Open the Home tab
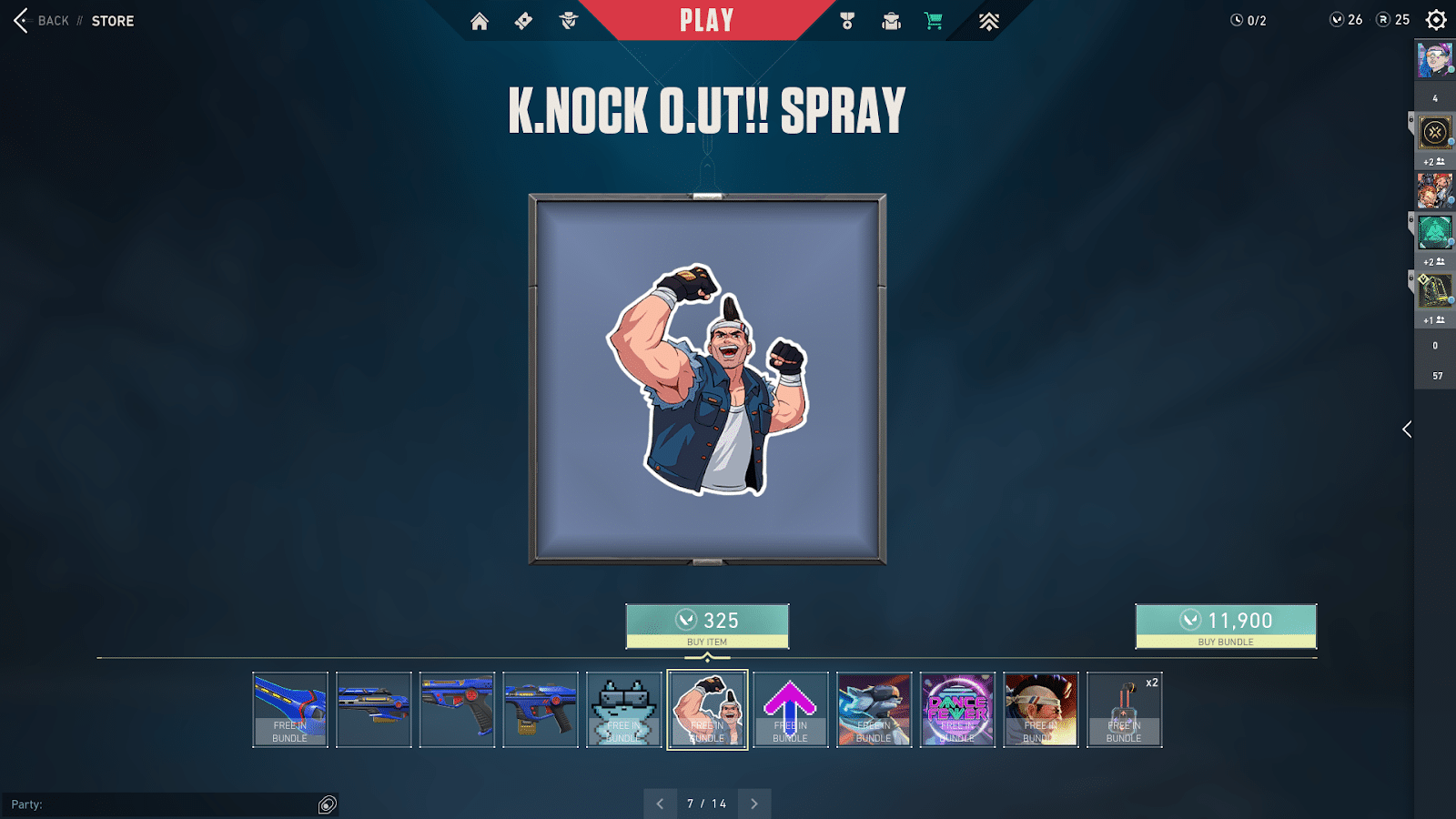 coord(480,21)
